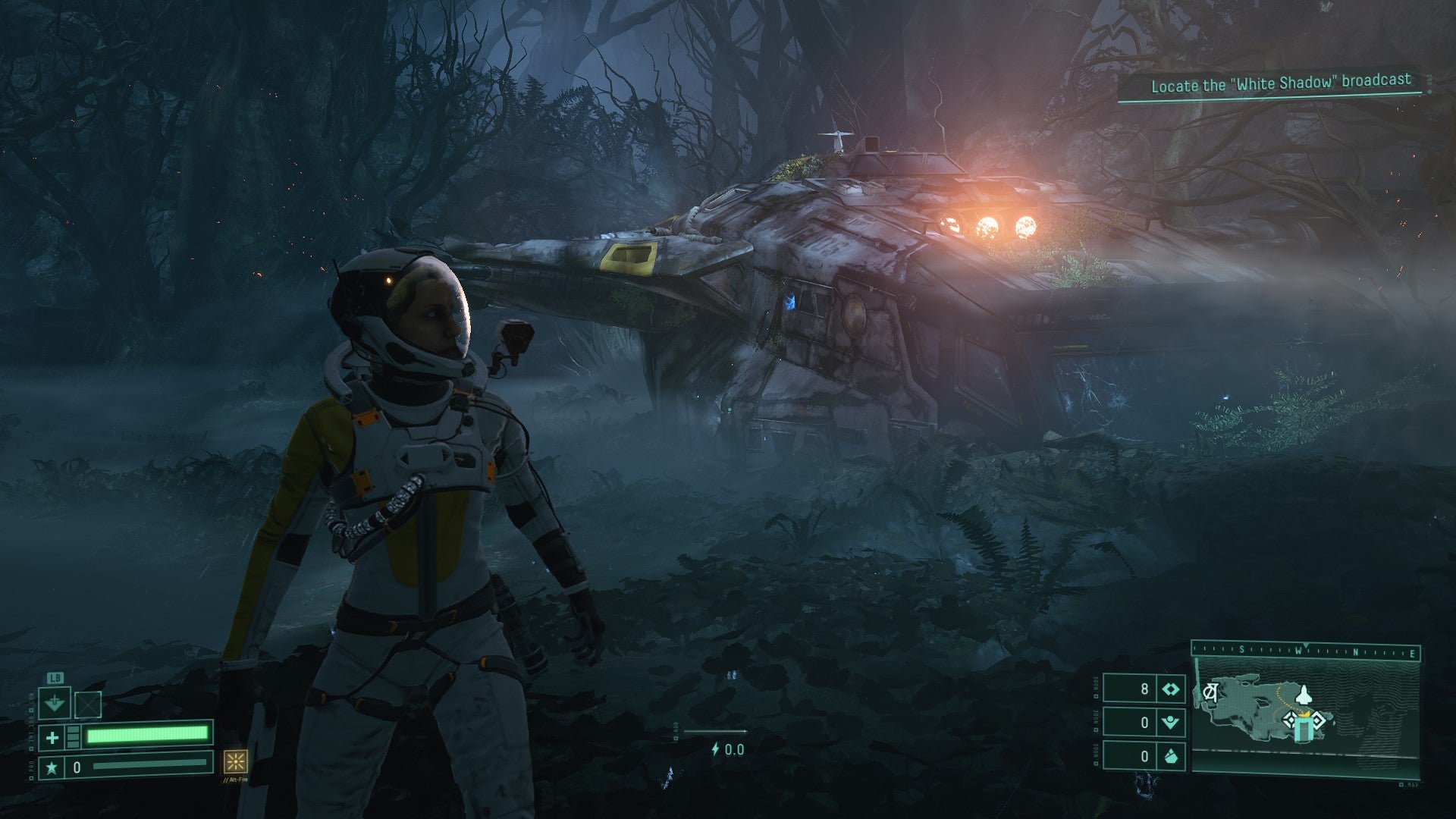Click the alien glyph marker on minimap
1456x819 pixels.
(1211, 692)
